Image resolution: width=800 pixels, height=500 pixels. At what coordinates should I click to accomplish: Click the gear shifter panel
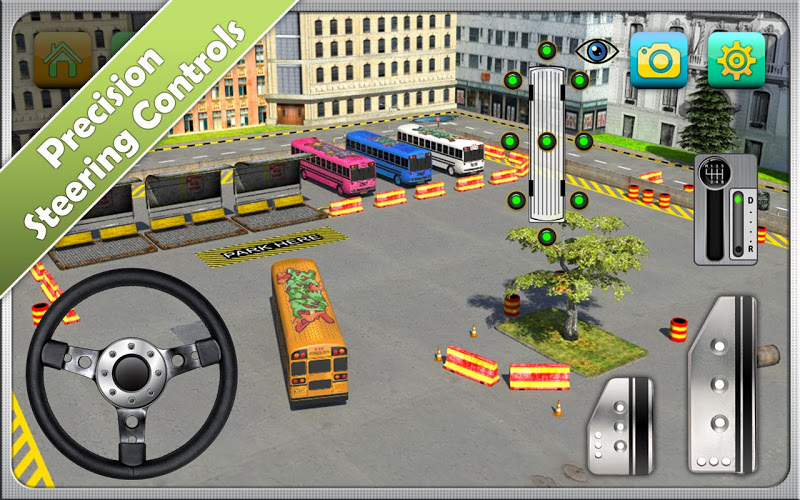[x=725, y=208]
